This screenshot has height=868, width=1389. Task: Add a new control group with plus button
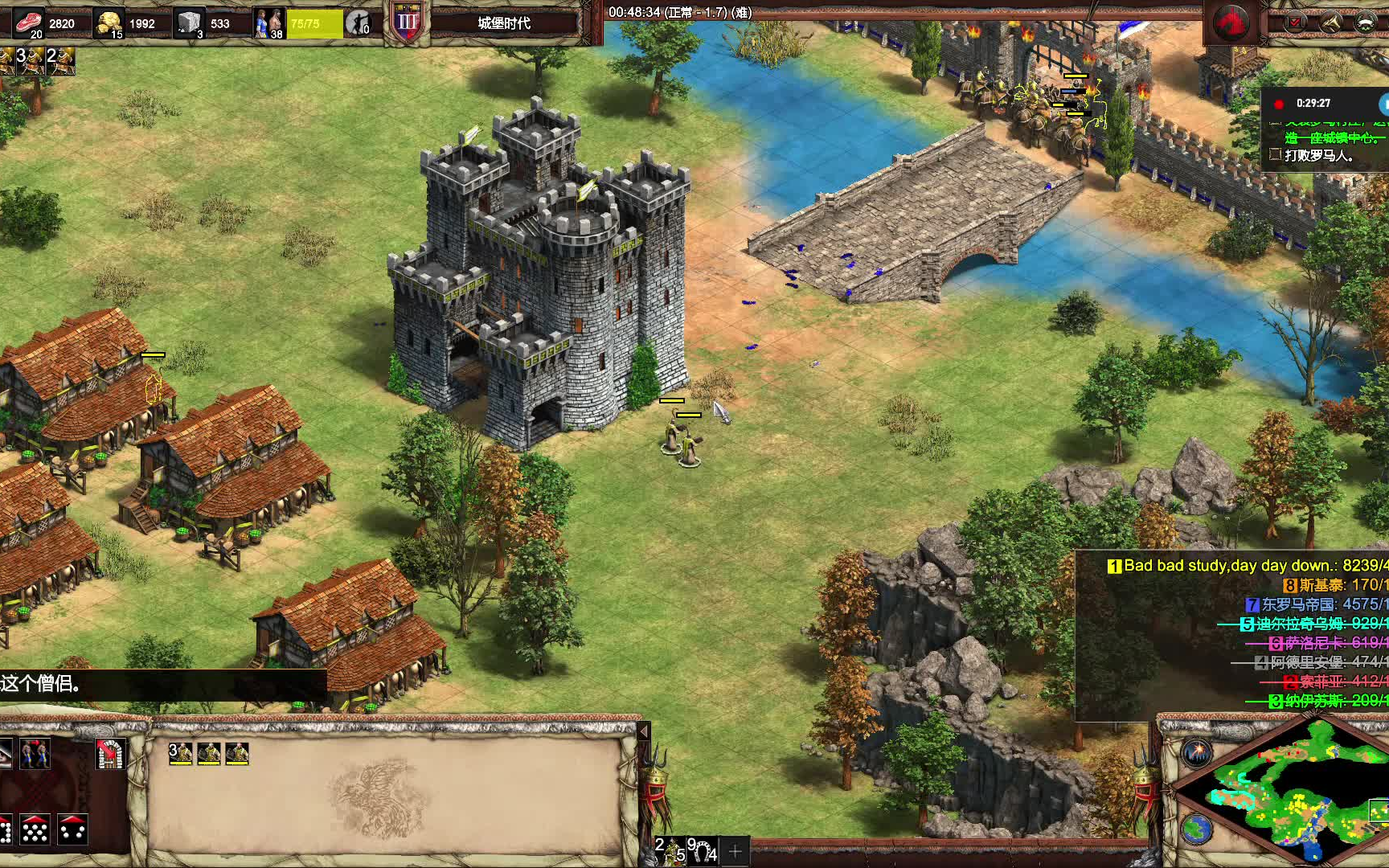tap(735, 850)
